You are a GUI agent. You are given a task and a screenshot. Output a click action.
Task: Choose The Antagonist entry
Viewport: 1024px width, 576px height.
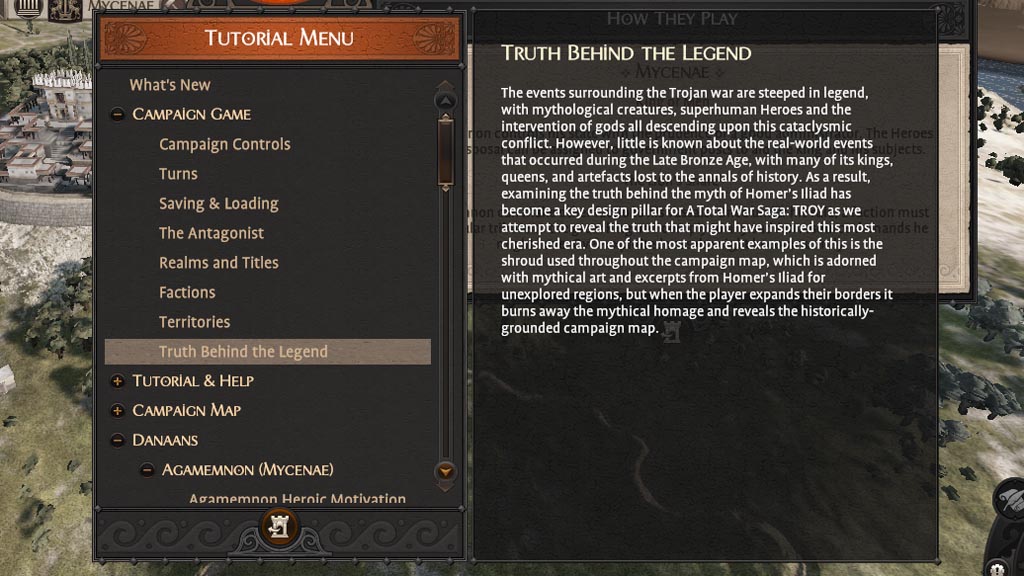tap(211, 233)
